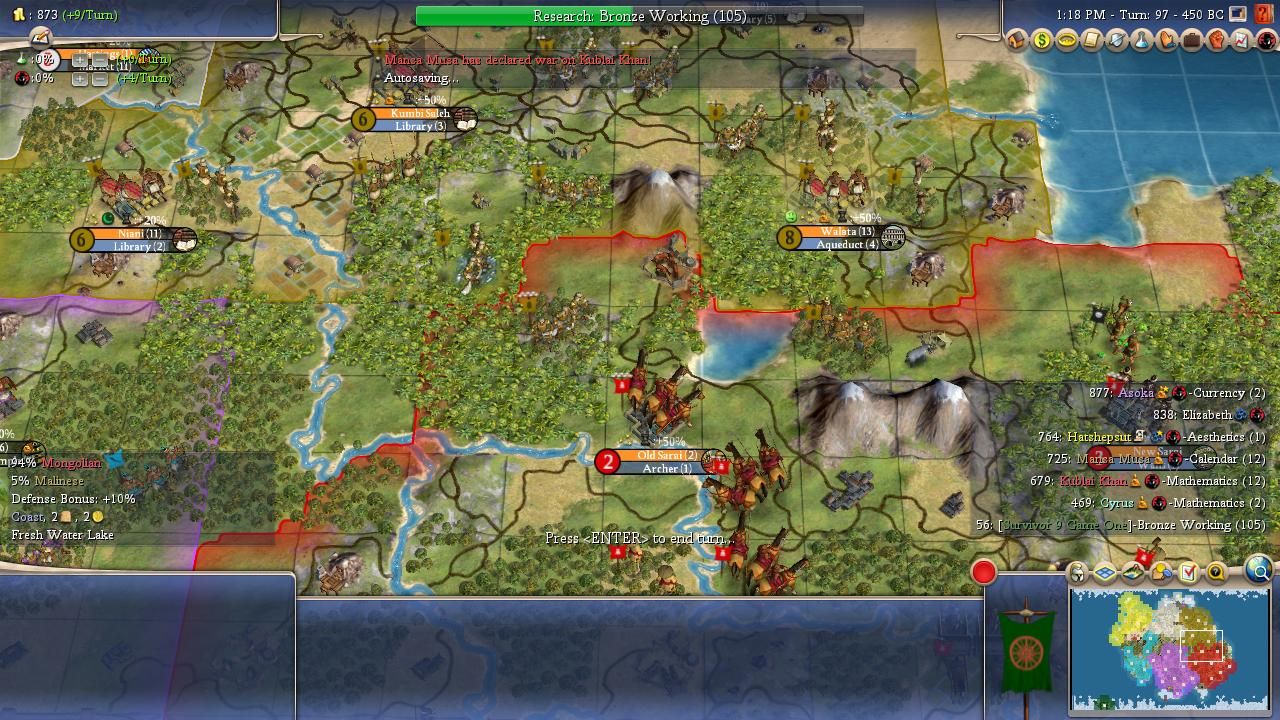Open the Research Bronze Working bar
Screen dimensions: 1280x720
pos(639,16)
